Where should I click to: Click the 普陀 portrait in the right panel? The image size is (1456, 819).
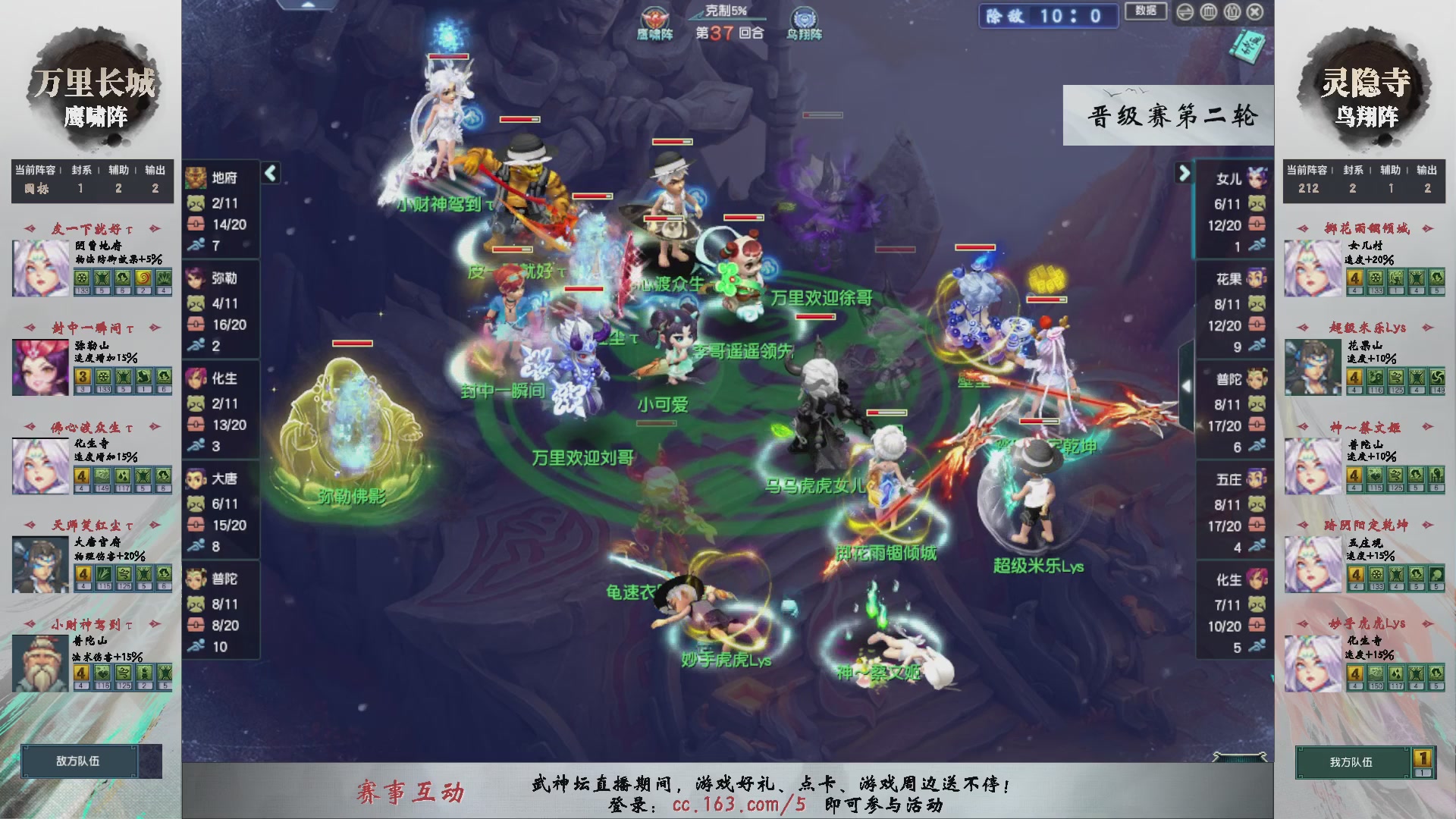tap(1257, 379)
